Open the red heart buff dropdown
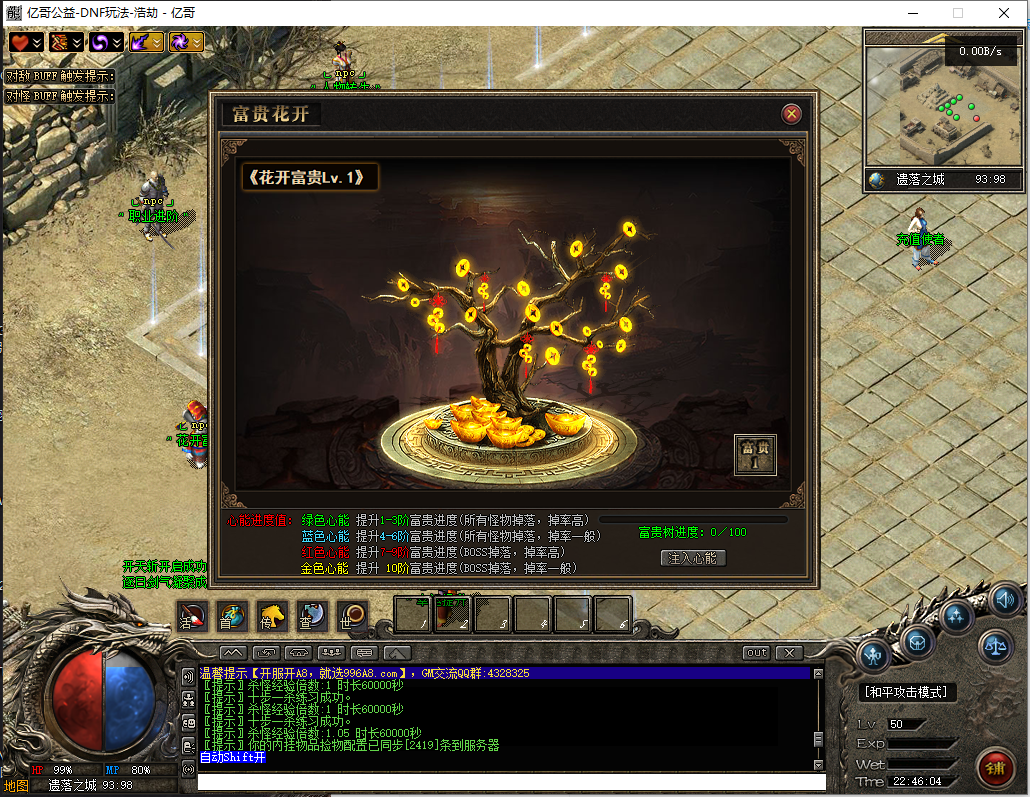Image resolution: width=1030 pixels, height=797 pixels. point(37,42)
